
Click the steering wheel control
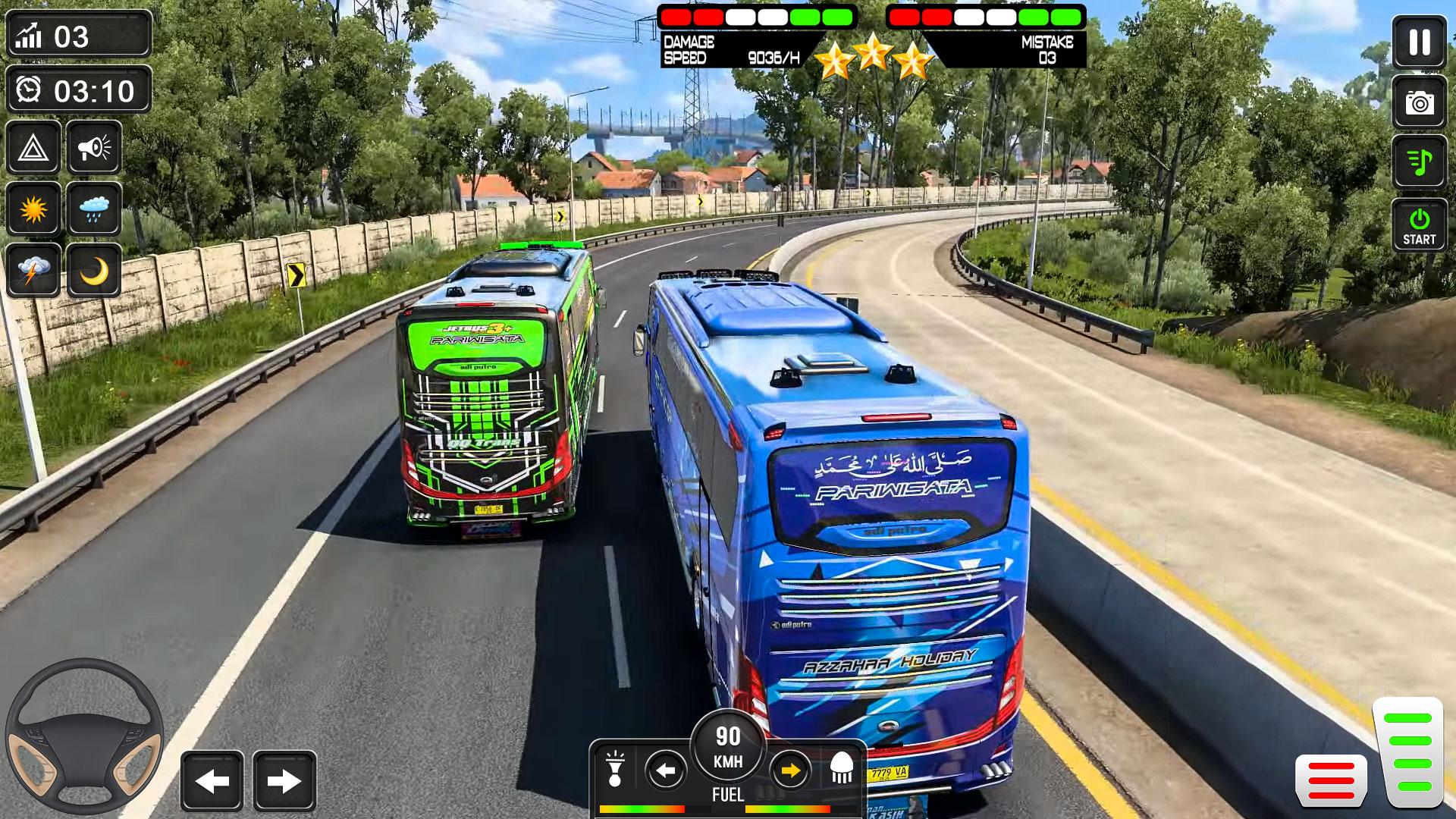pos(84,736)
